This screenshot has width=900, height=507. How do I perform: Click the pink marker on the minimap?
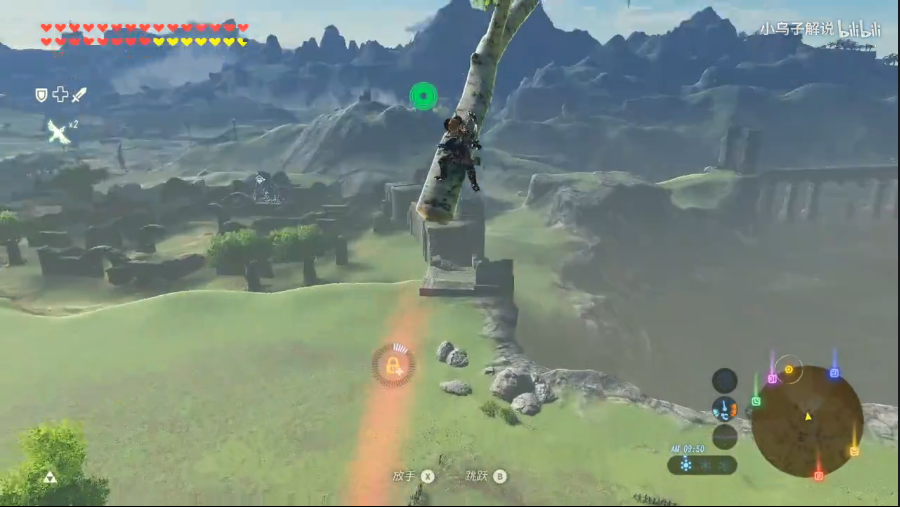772,379
